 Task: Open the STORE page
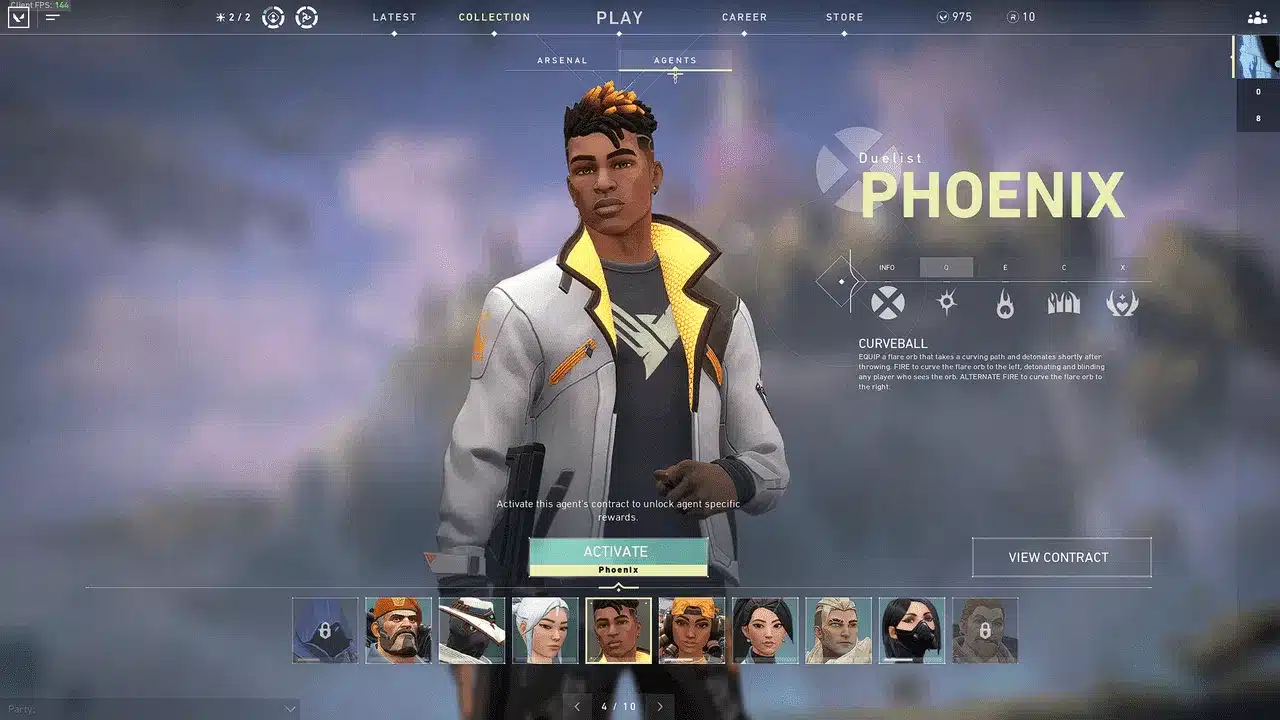pyautogui.click(x=844, y=17)
